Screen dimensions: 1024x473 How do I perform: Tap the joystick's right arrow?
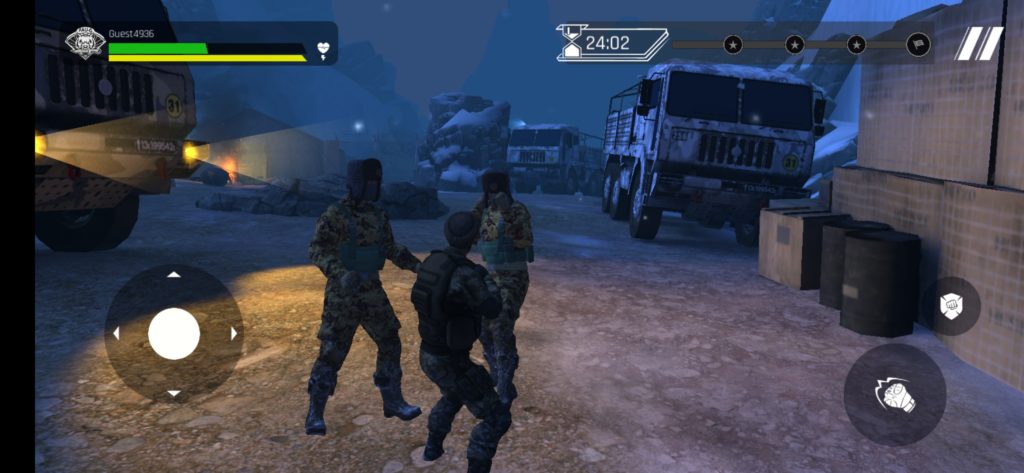click(234, 333)
